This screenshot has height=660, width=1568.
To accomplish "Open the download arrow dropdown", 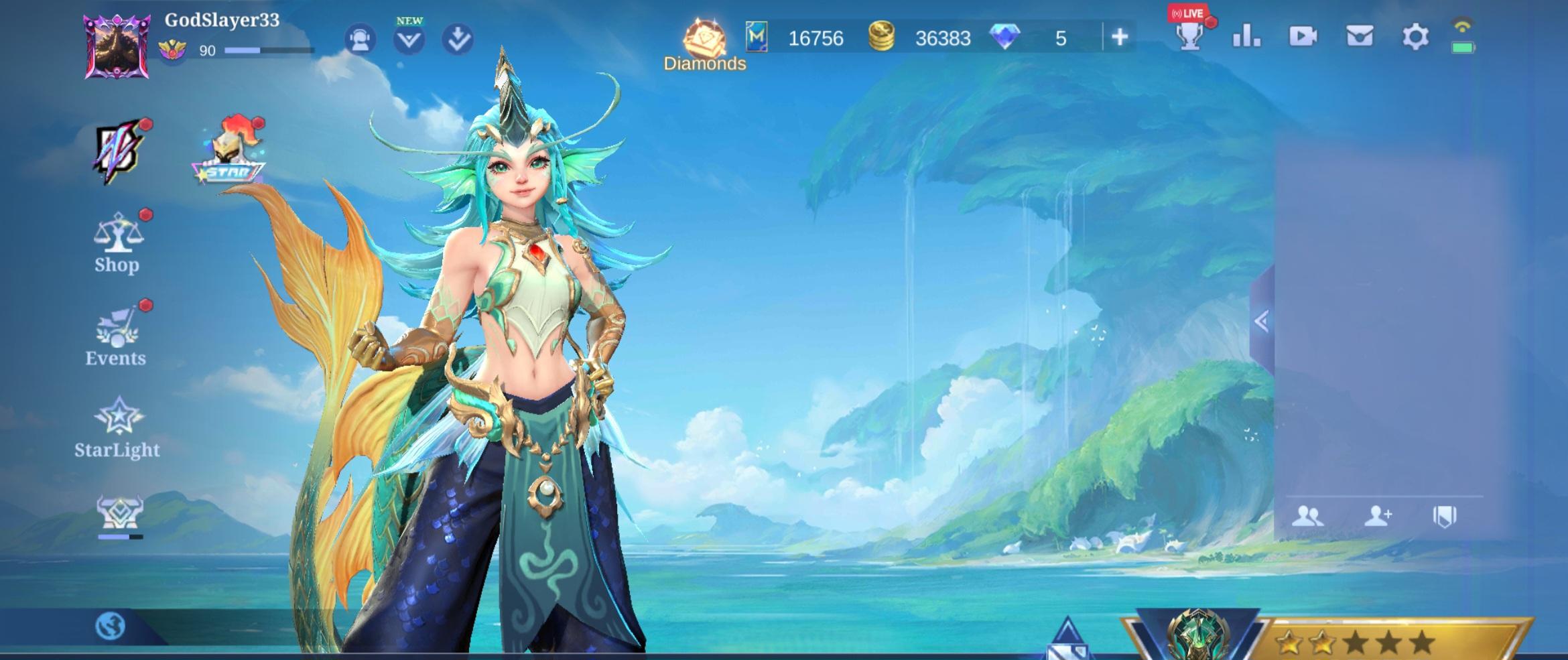I will coord(457,38).
